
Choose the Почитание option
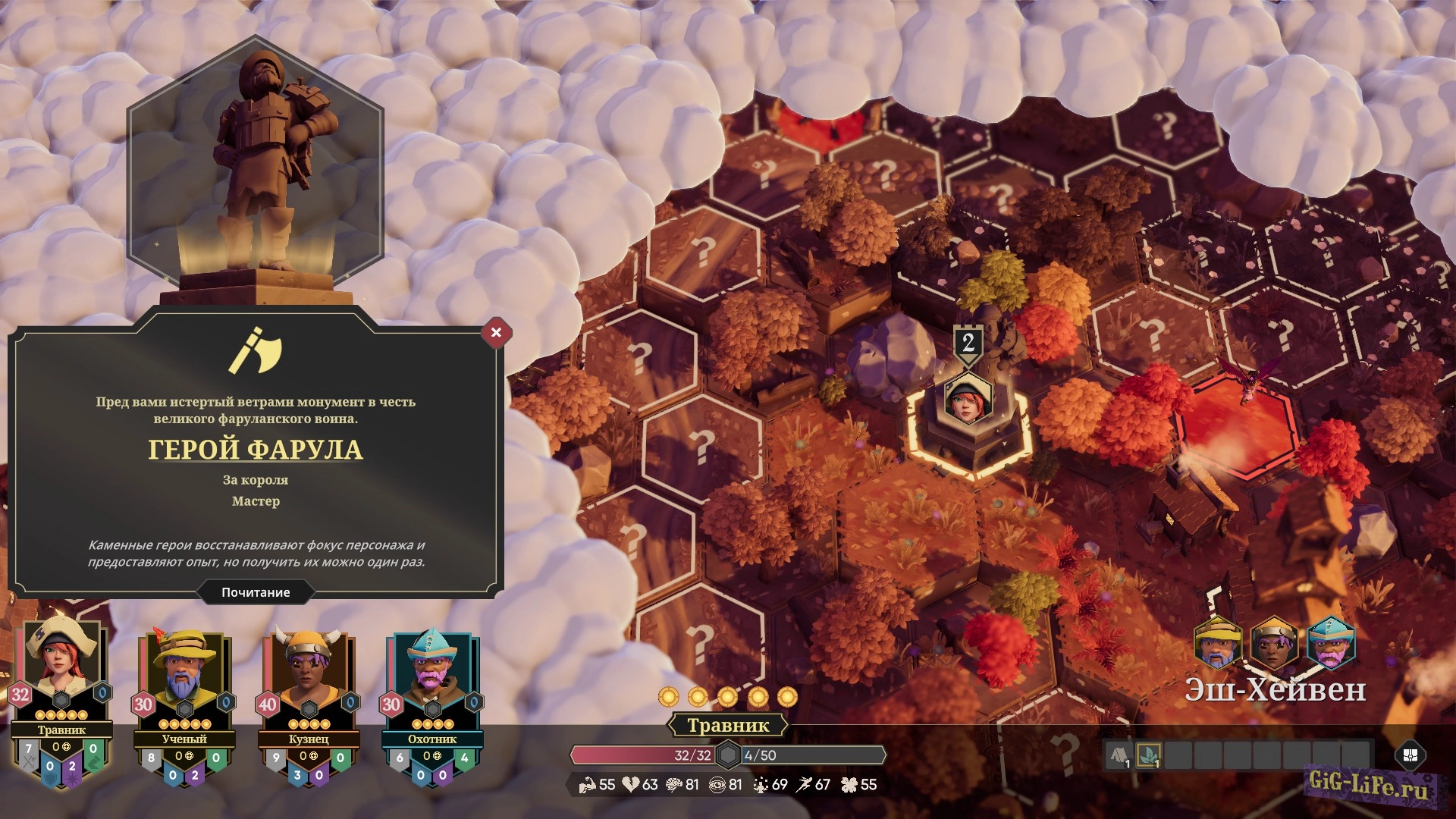[x=256, y=592]
